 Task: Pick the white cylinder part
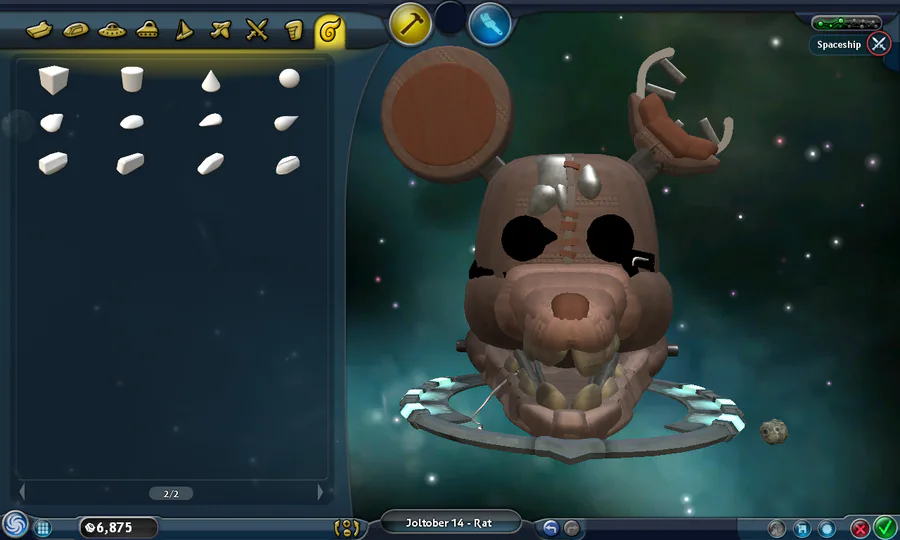tap(131, 79)
